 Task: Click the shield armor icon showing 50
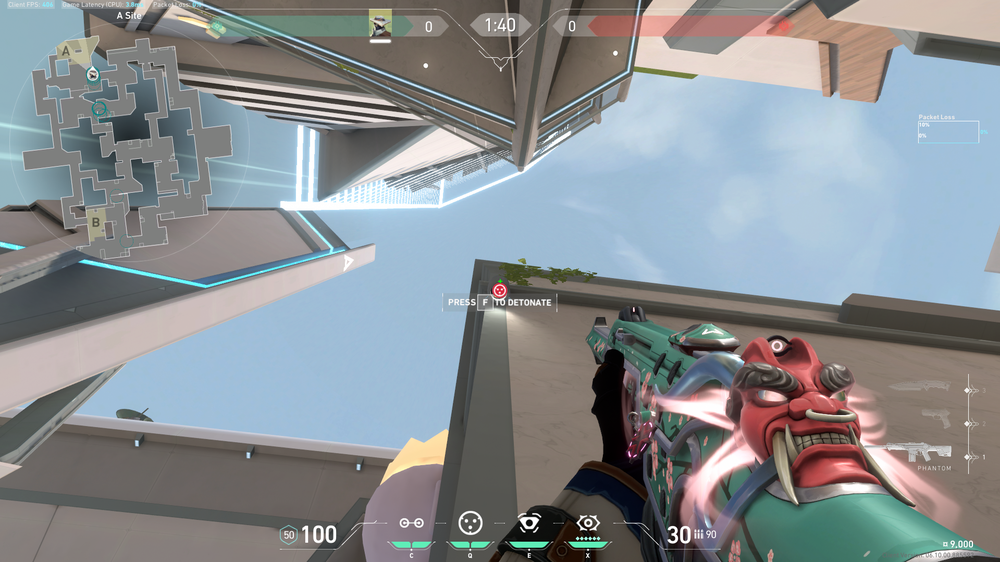[x=288, y=535]
